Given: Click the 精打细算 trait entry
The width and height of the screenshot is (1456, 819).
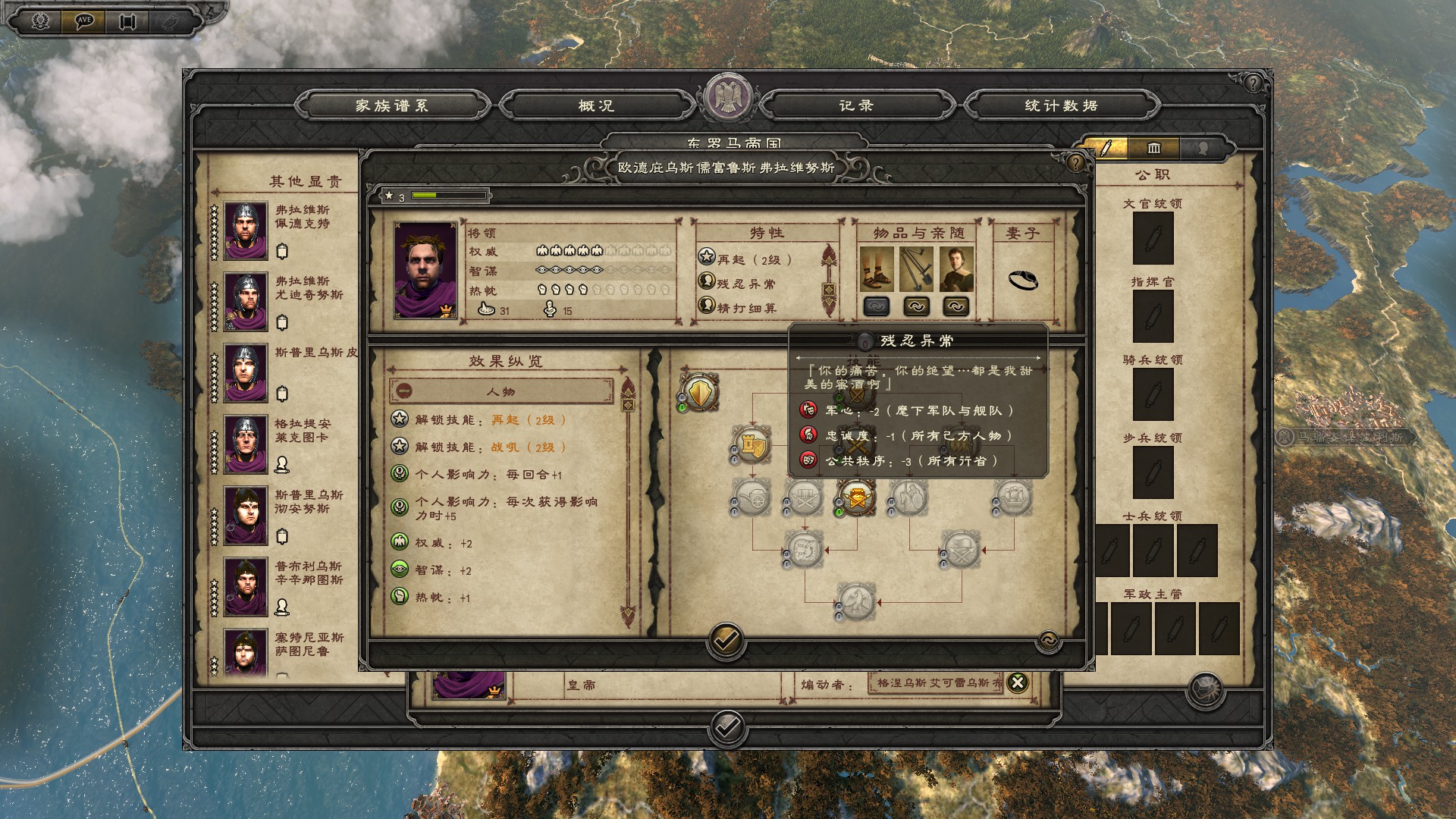Looking at the screenshot, I should pos(746,308).
